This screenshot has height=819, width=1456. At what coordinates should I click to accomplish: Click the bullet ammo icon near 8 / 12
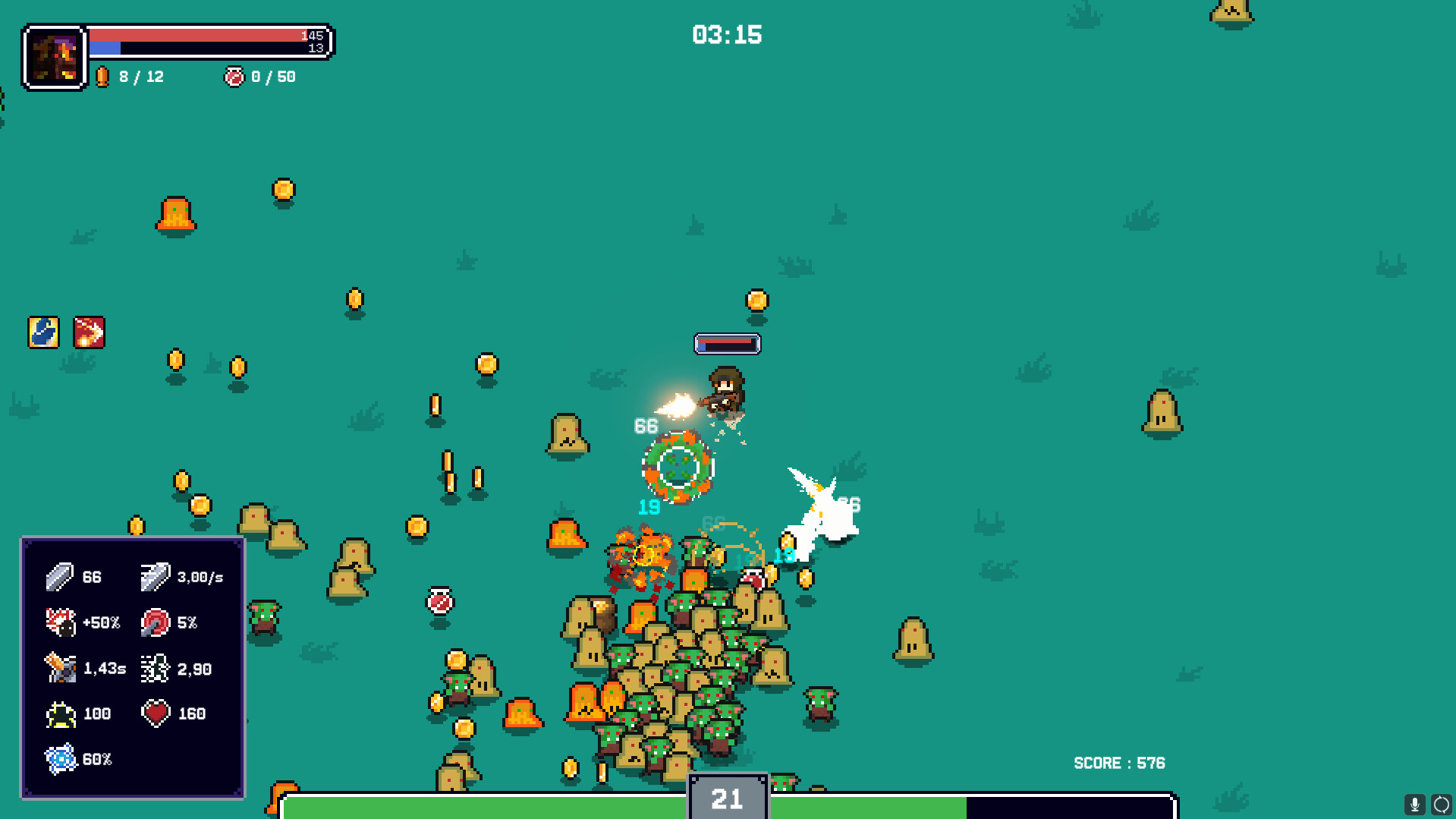(x=103, y=76)
